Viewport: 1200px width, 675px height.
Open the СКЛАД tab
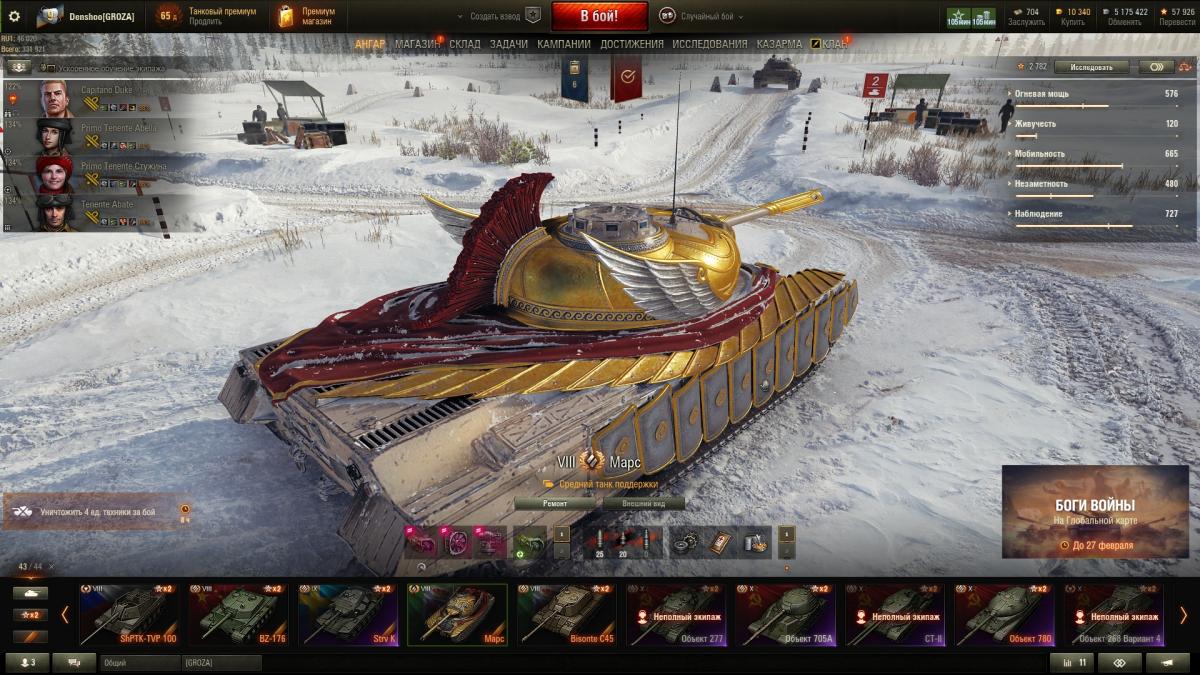coord(465,44)
